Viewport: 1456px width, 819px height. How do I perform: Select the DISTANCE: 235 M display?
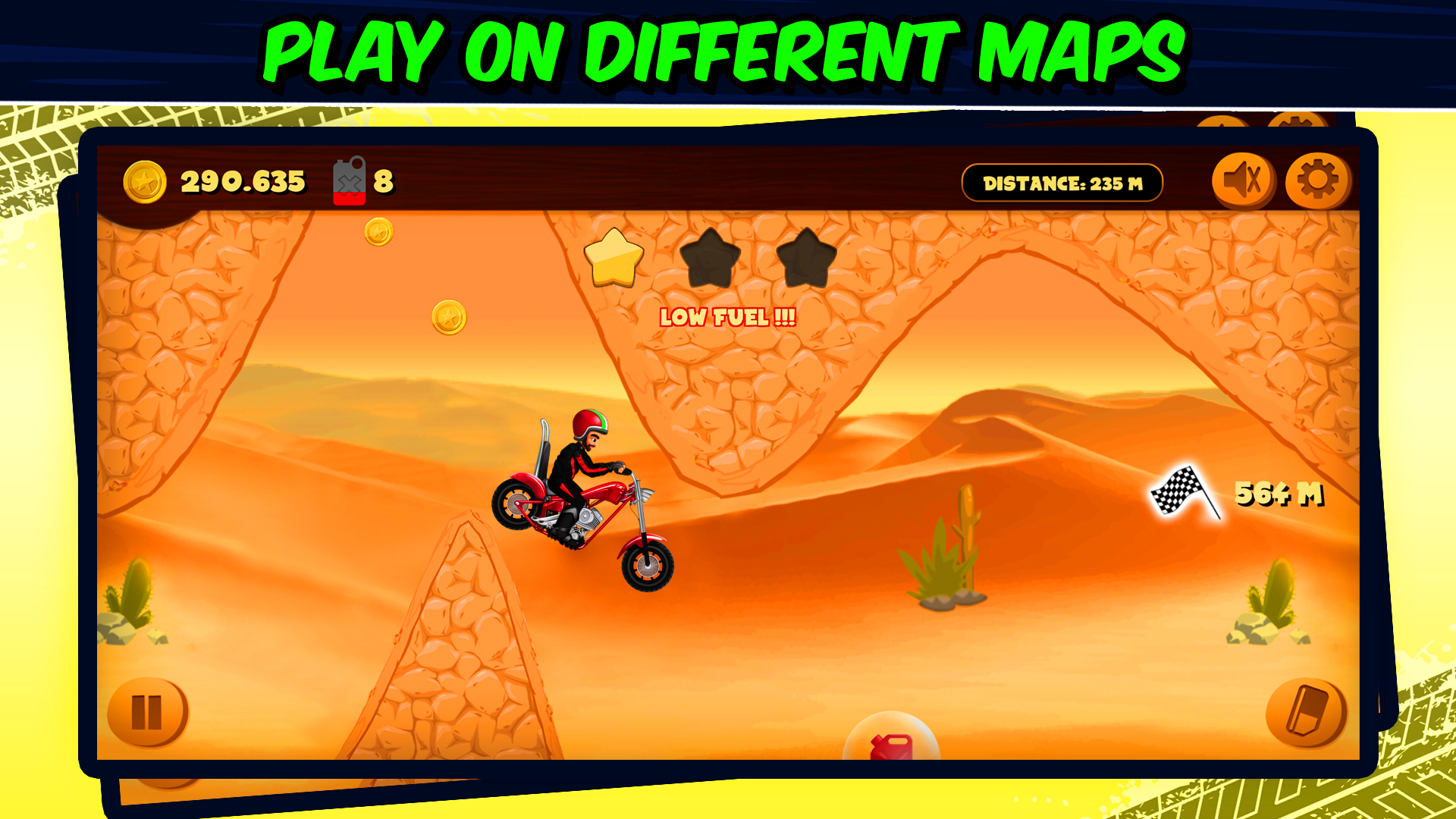[x=1063, y=181]
